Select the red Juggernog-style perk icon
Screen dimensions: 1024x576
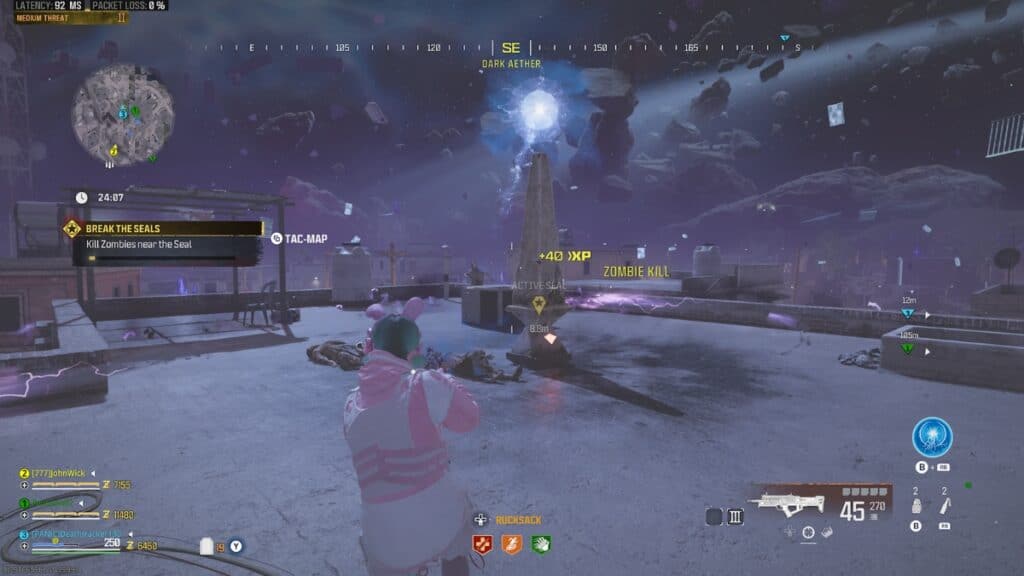pyautogui.click(x=482, y=544)
